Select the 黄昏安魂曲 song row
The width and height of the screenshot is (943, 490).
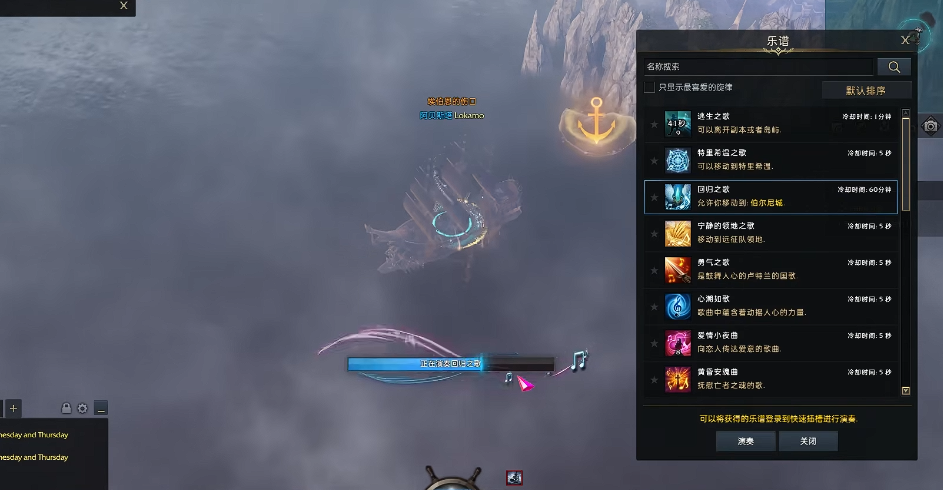770,378
